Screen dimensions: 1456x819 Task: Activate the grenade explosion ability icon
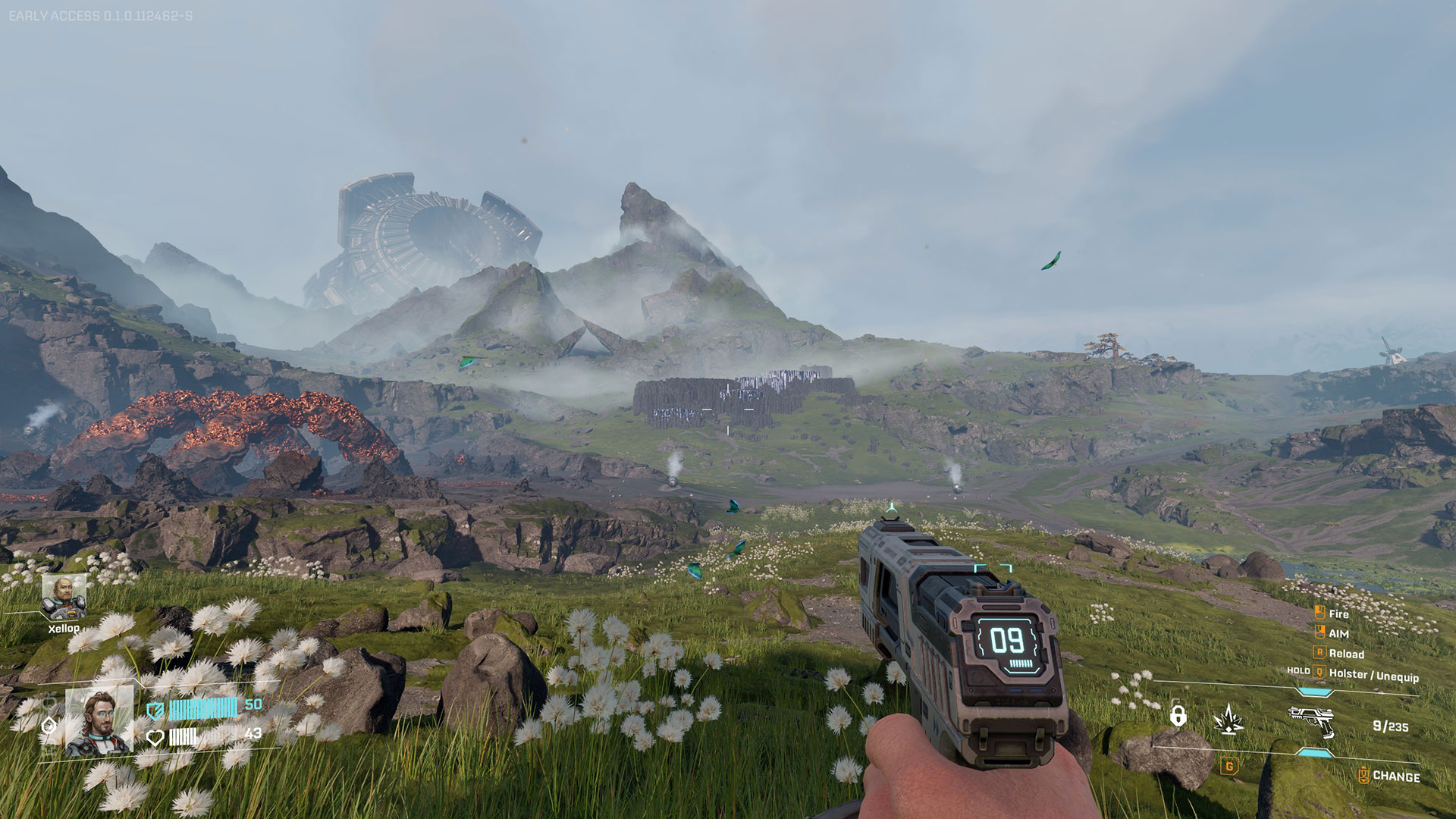point(1228,719)
